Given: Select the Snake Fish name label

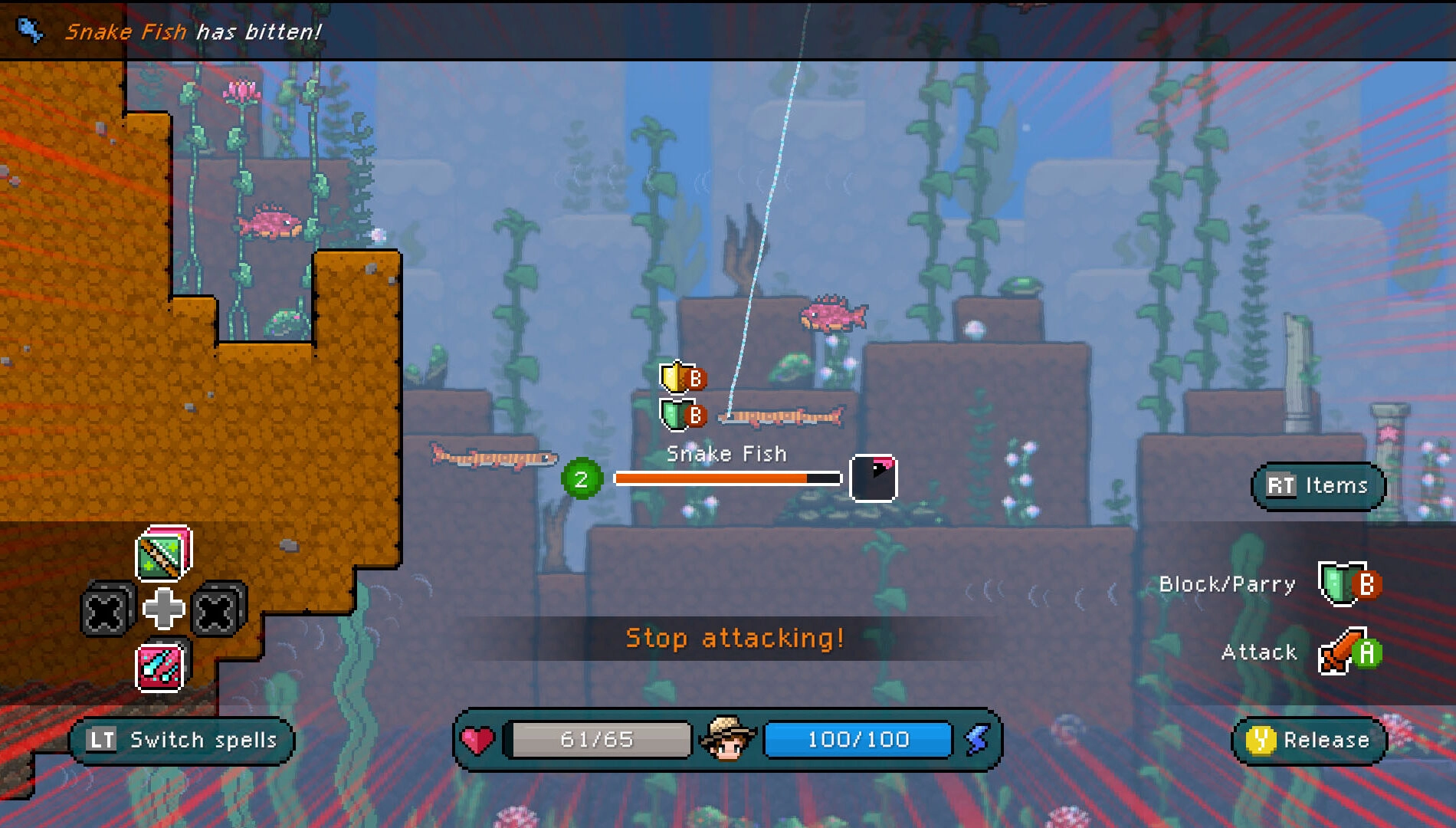Looking at the screenshot, I should [726, 454].
